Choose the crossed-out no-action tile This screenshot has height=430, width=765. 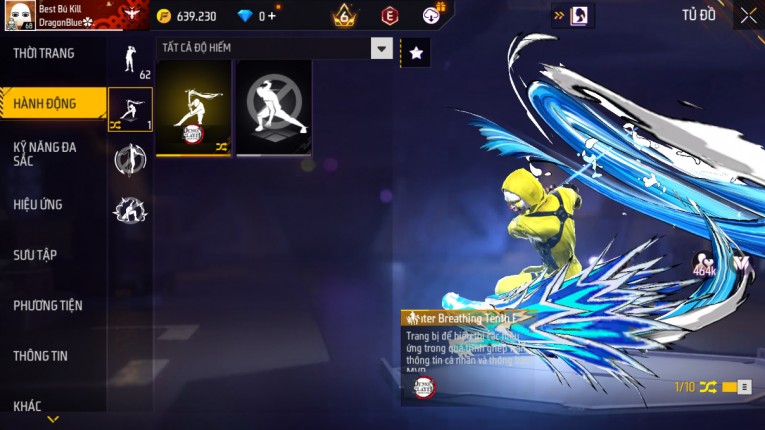pos(273,107)
